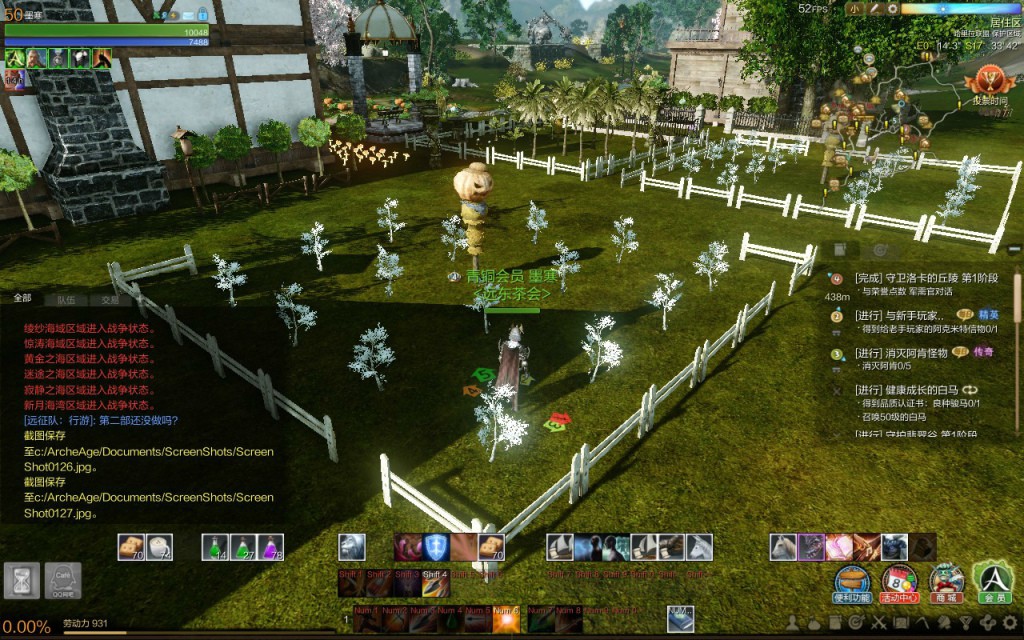Open the 商城 shop

(x=946, y=582)
